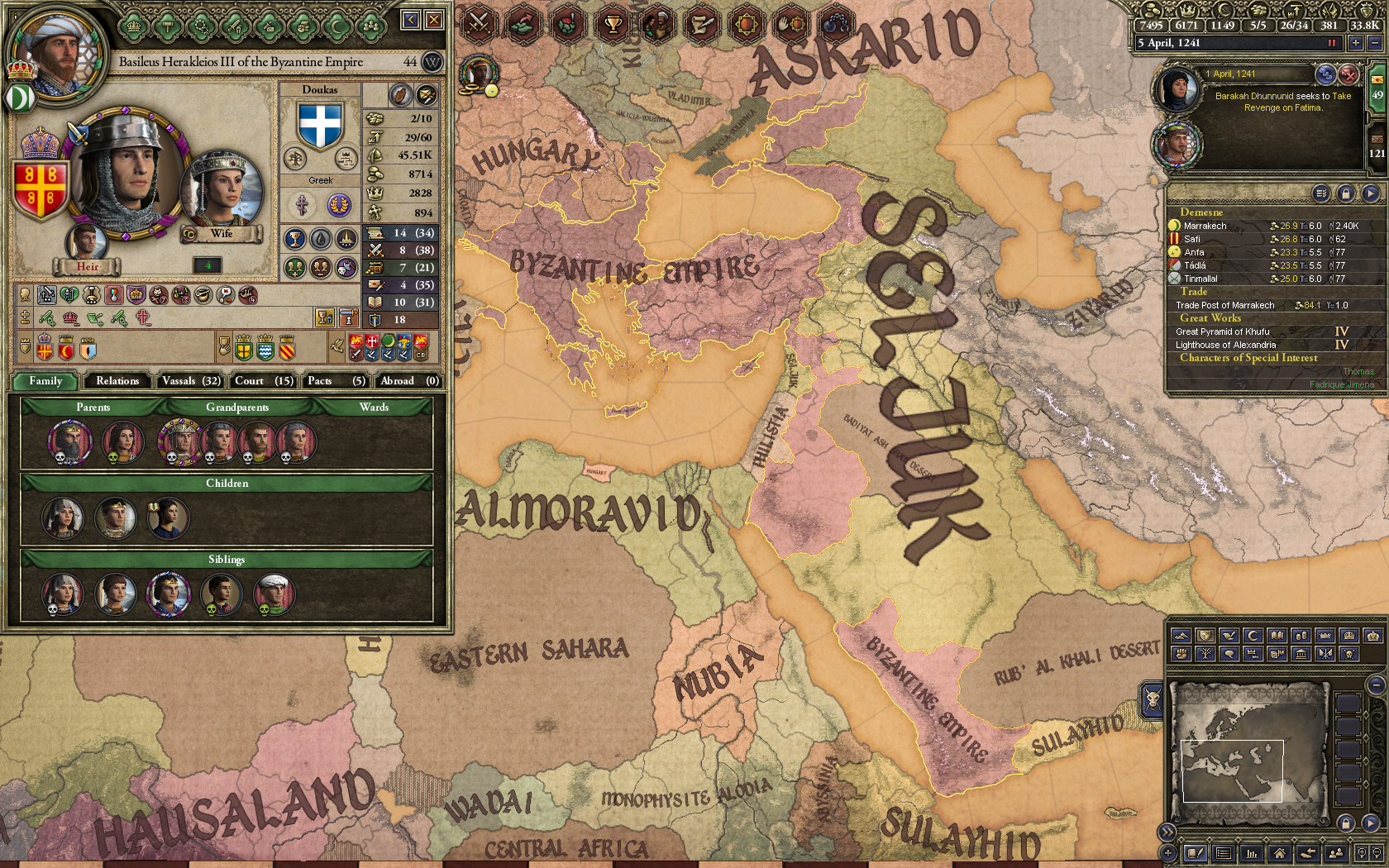Open the laws screen via scroll-and-quill icon
The image size is (1389, 868).
pyautogui.click(x=701, y=23)
